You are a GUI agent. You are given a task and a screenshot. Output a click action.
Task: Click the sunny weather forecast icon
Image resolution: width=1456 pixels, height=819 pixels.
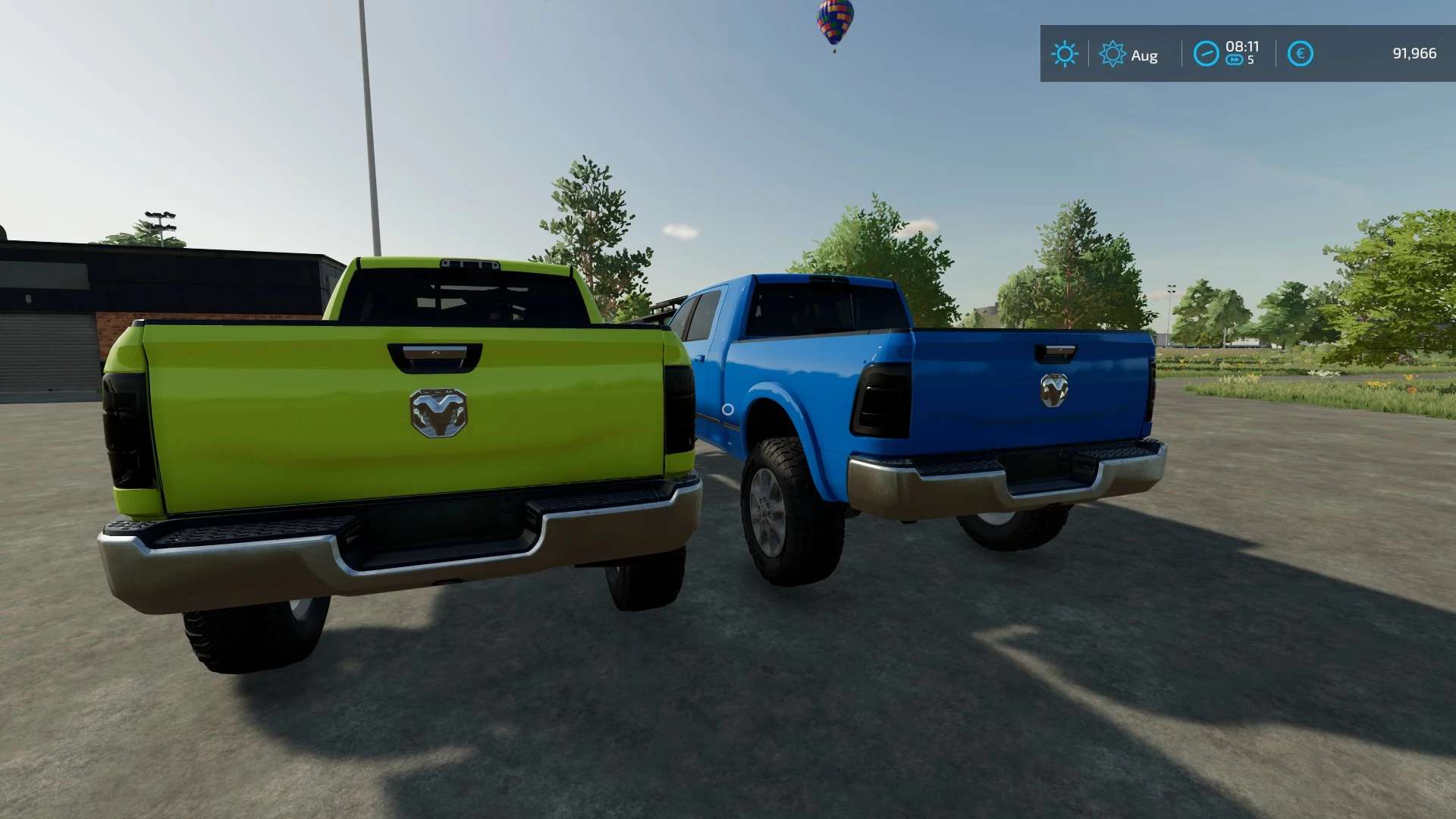[x=1064, y=54]
